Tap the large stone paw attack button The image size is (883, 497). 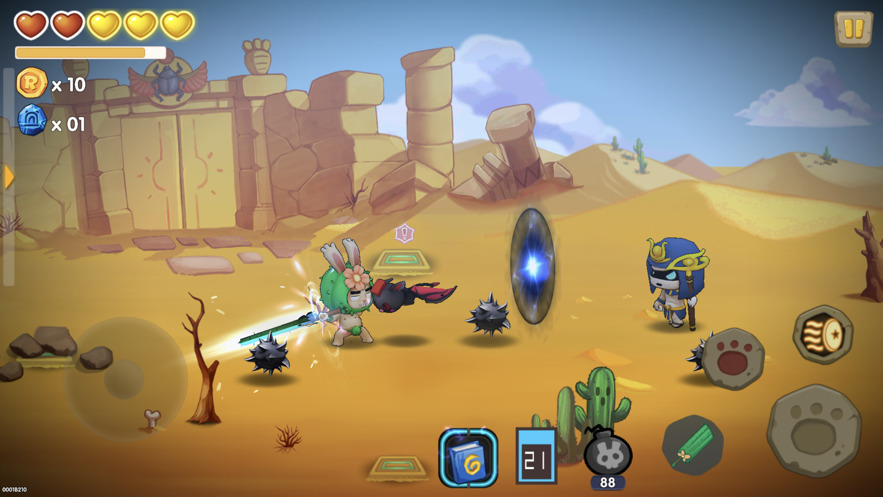point(813,430)
